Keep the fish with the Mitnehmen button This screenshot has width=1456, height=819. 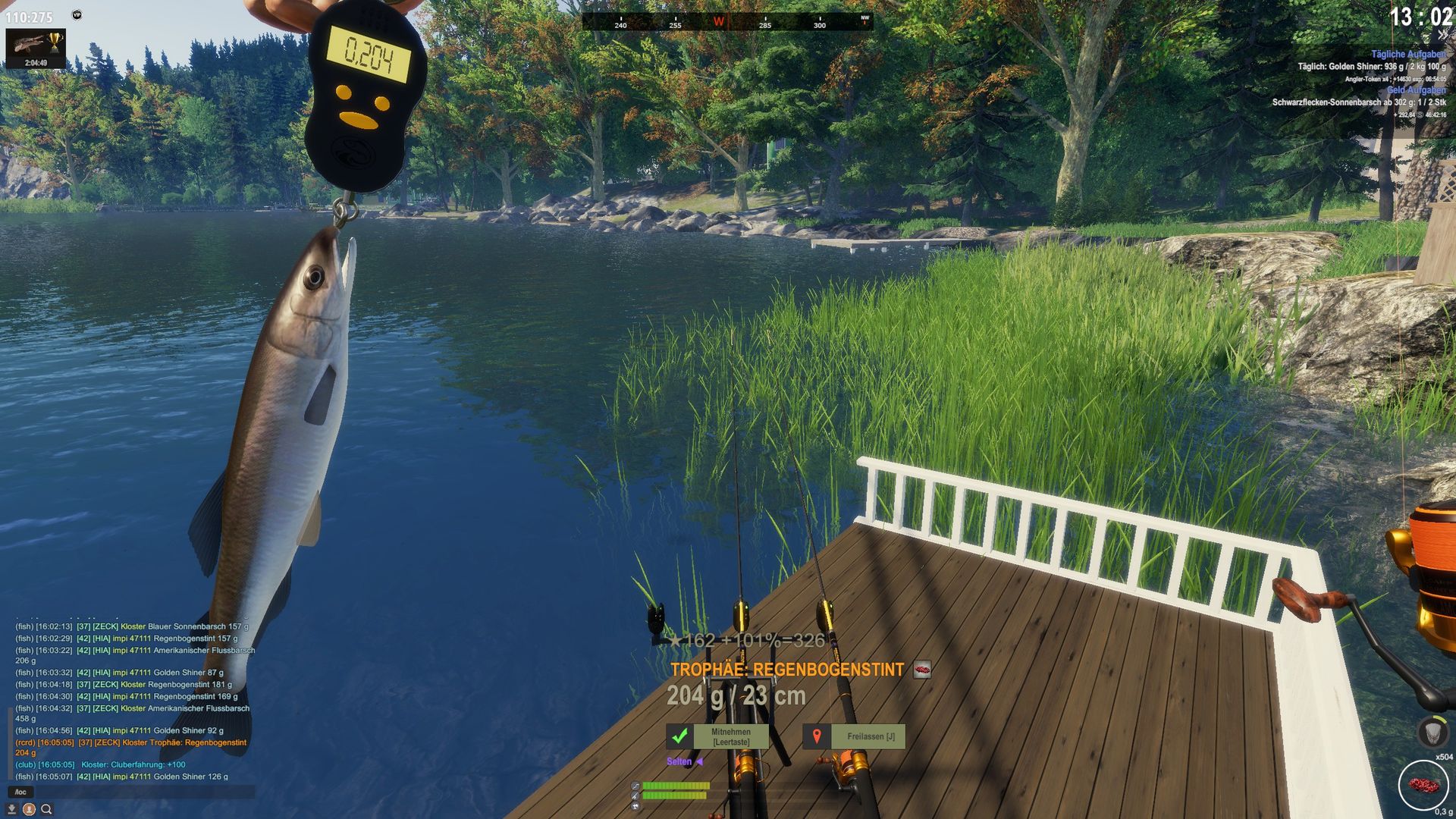(717, 736)
